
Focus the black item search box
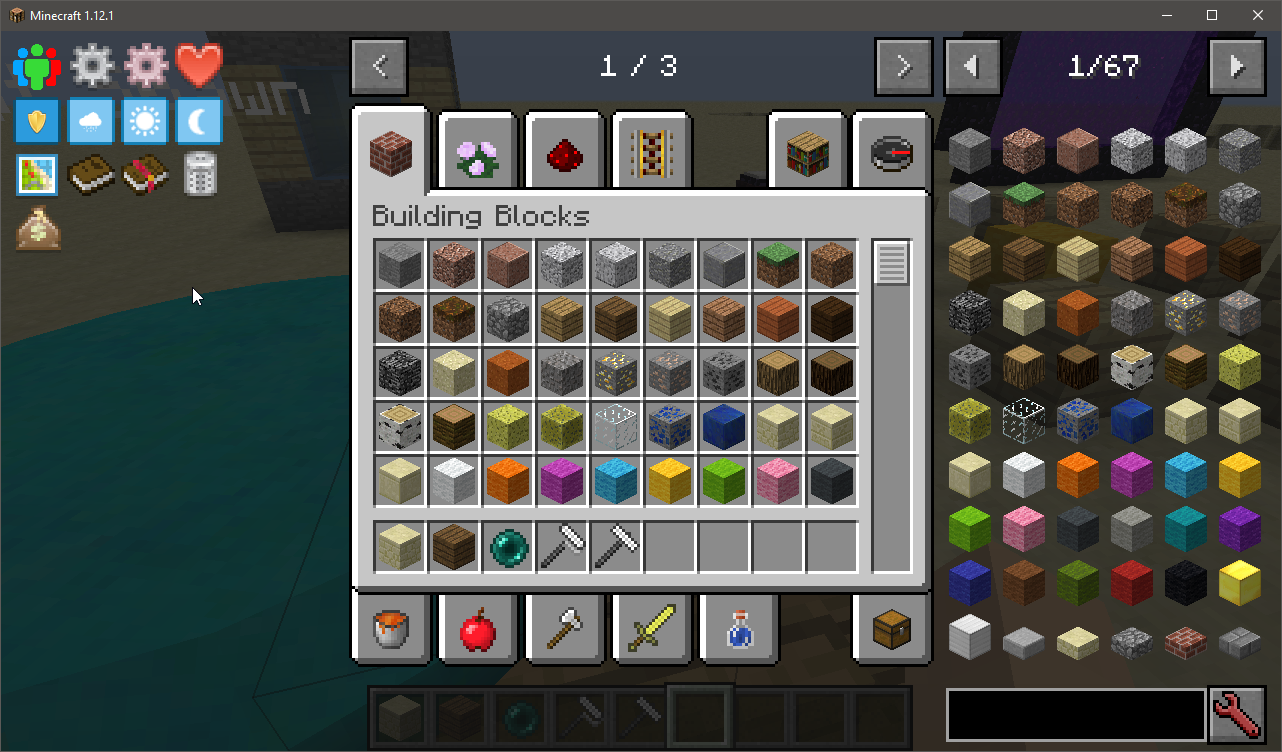[x=1075, y=715]
